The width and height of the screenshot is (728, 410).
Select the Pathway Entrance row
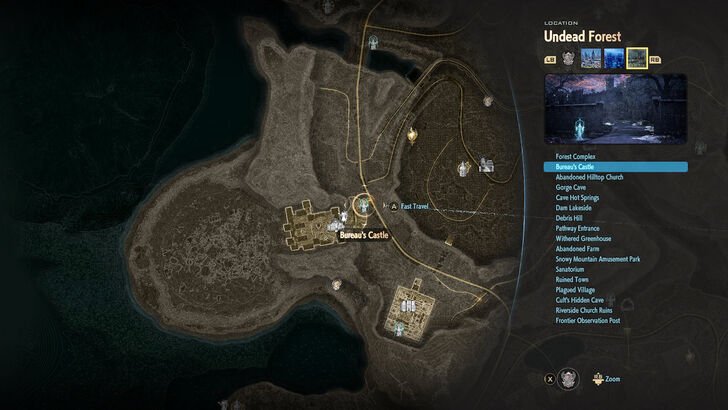pyautogui.click(x=578, y=228)
